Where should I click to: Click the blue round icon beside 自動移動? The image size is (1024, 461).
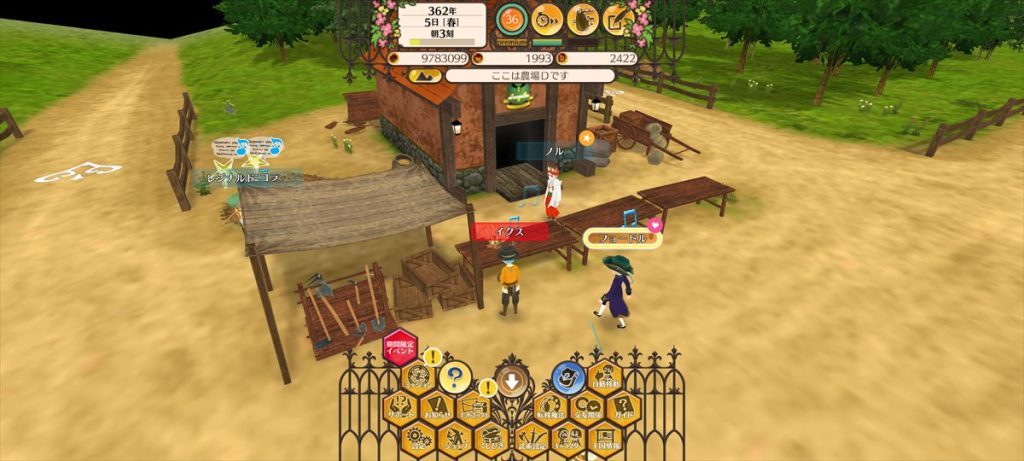(567, 378)
